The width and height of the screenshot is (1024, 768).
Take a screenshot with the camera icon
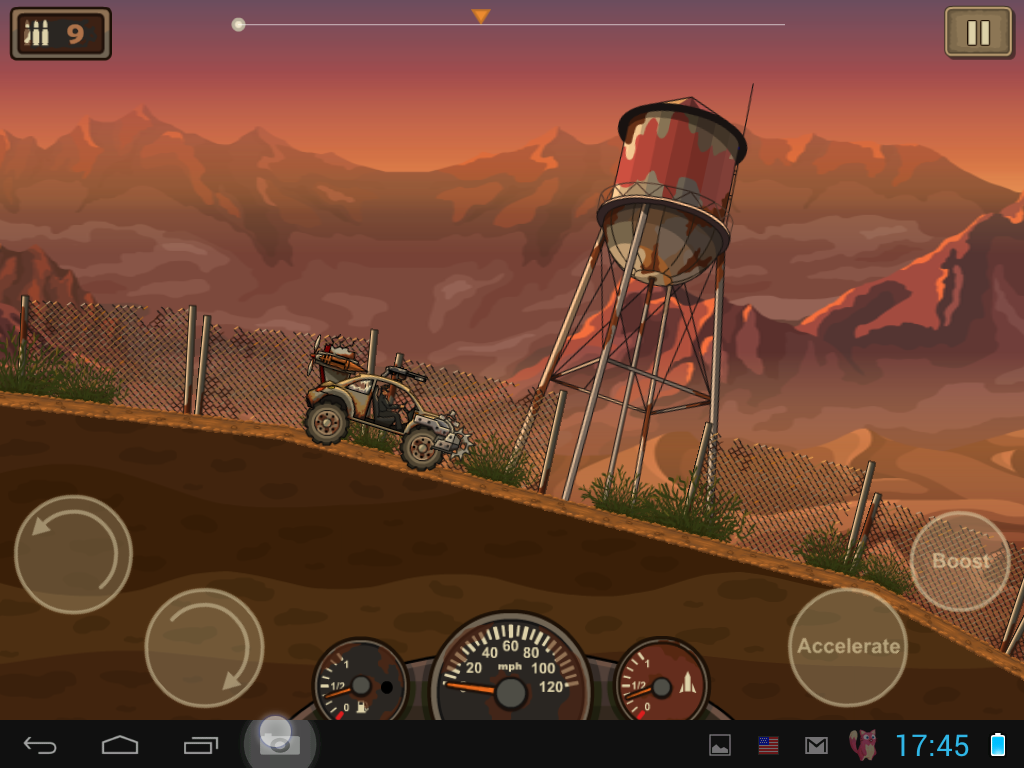(x=280, y=744)
